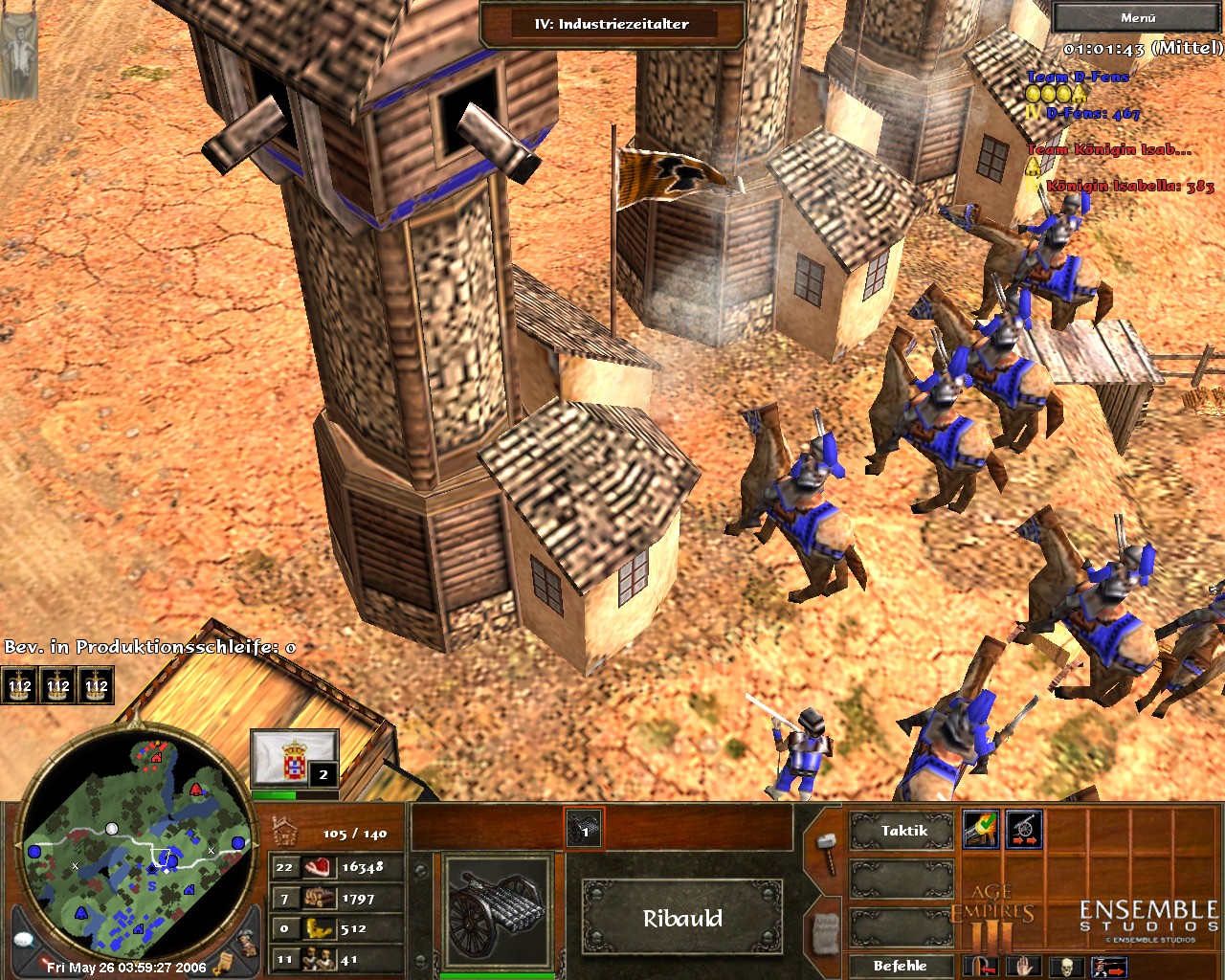Select the Ribauld group 1 banner icon

click(x=585, y=829)
